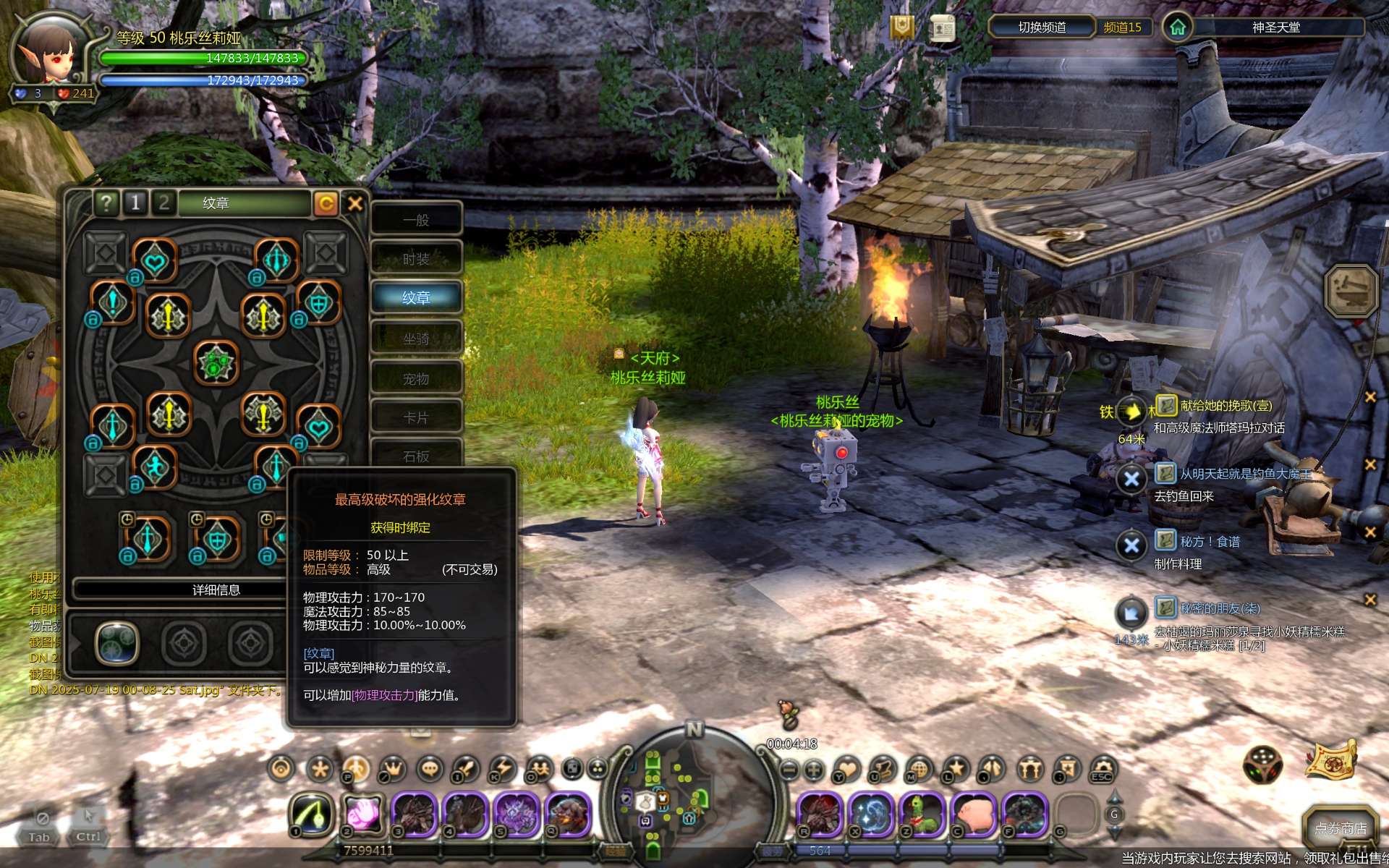
Task: Switch to the 一般 tab
Action: [x=417, y=220]
